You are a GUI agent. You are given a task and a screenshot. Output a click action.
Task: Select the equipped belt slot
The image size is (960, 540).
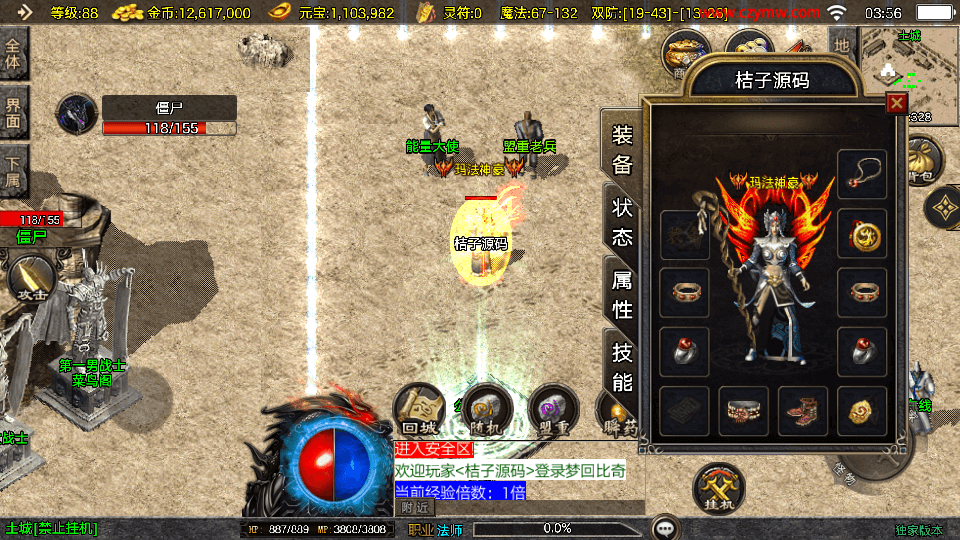click(x=743, y=411)
